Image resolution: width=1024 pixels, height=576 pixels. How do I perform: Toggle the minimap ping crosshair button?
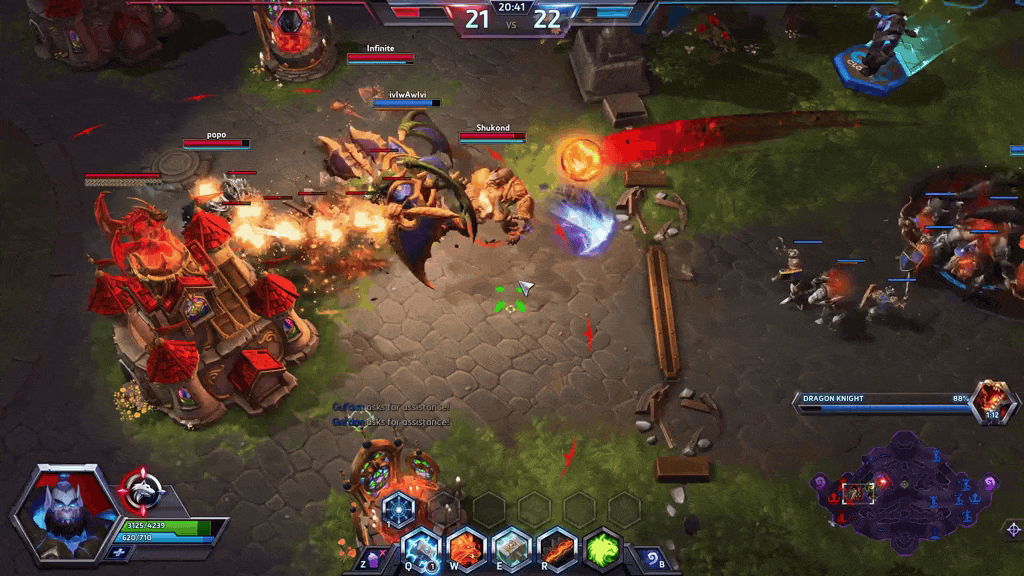tap(1013, 529)
